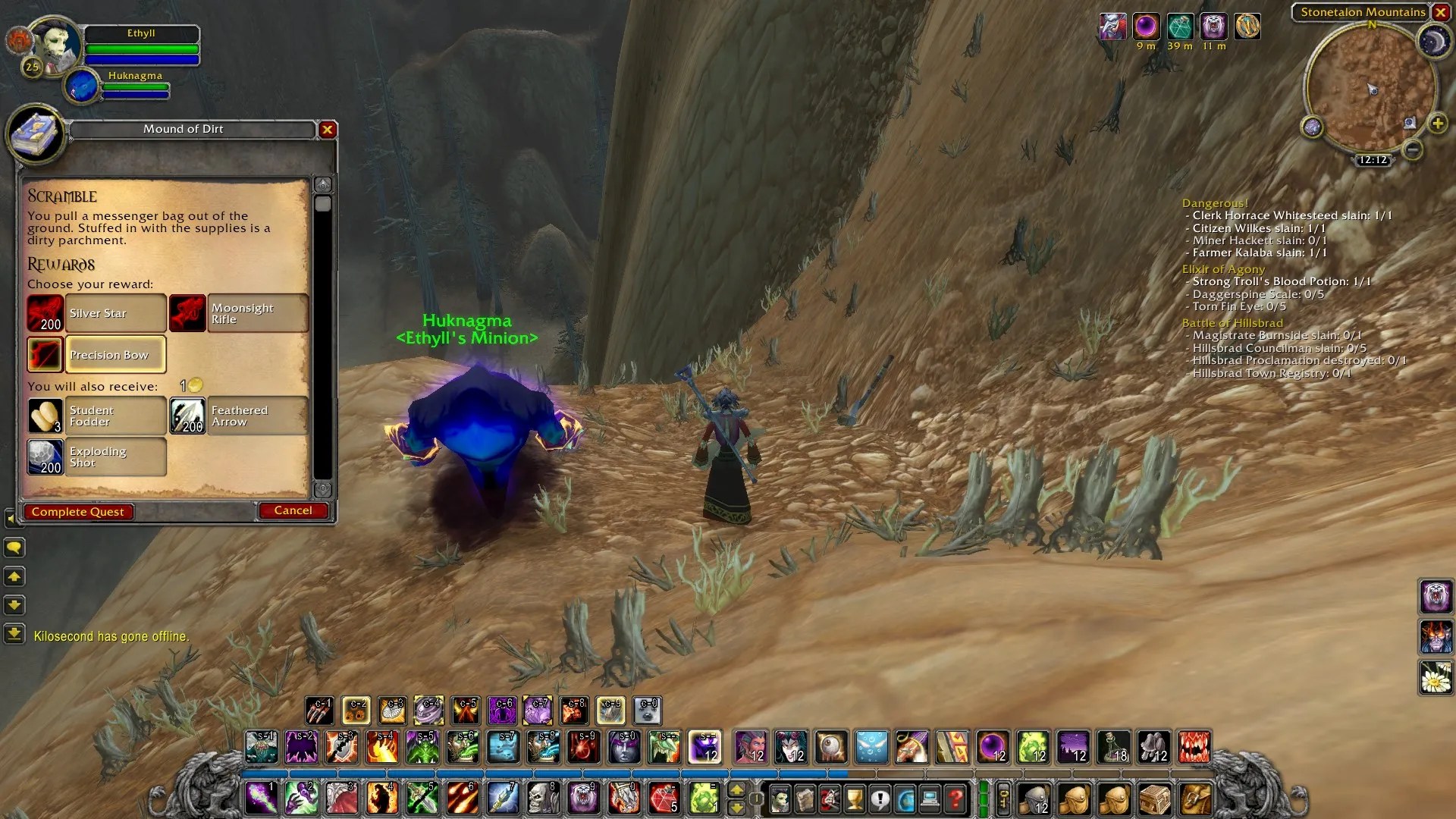
Task: Open the spellbook parchment icon
Action: click(x=805, y=799)
